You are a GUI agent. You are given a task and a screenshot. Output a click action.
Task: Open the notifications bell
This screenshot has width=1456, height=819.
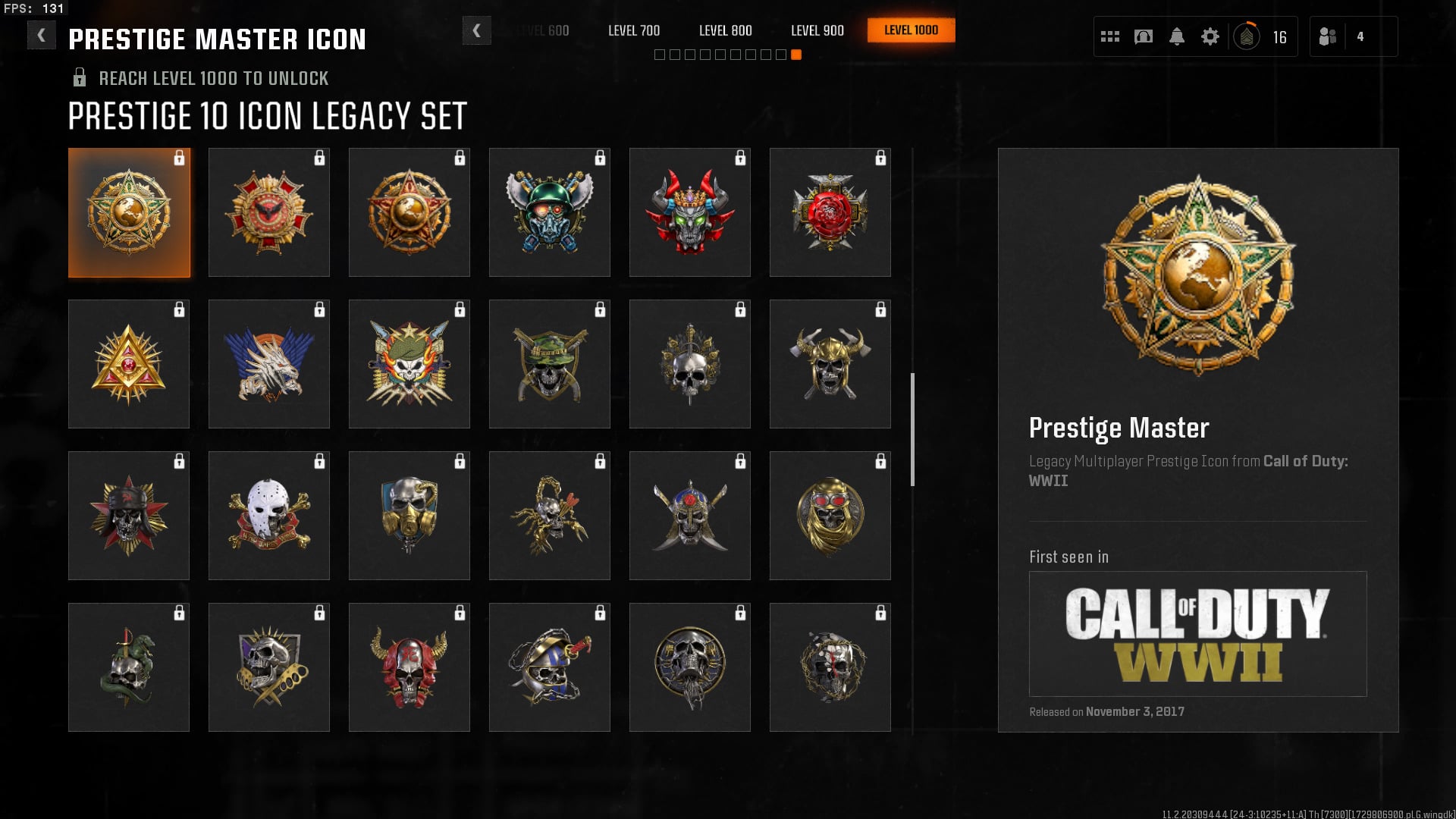tap(1176, 36)
